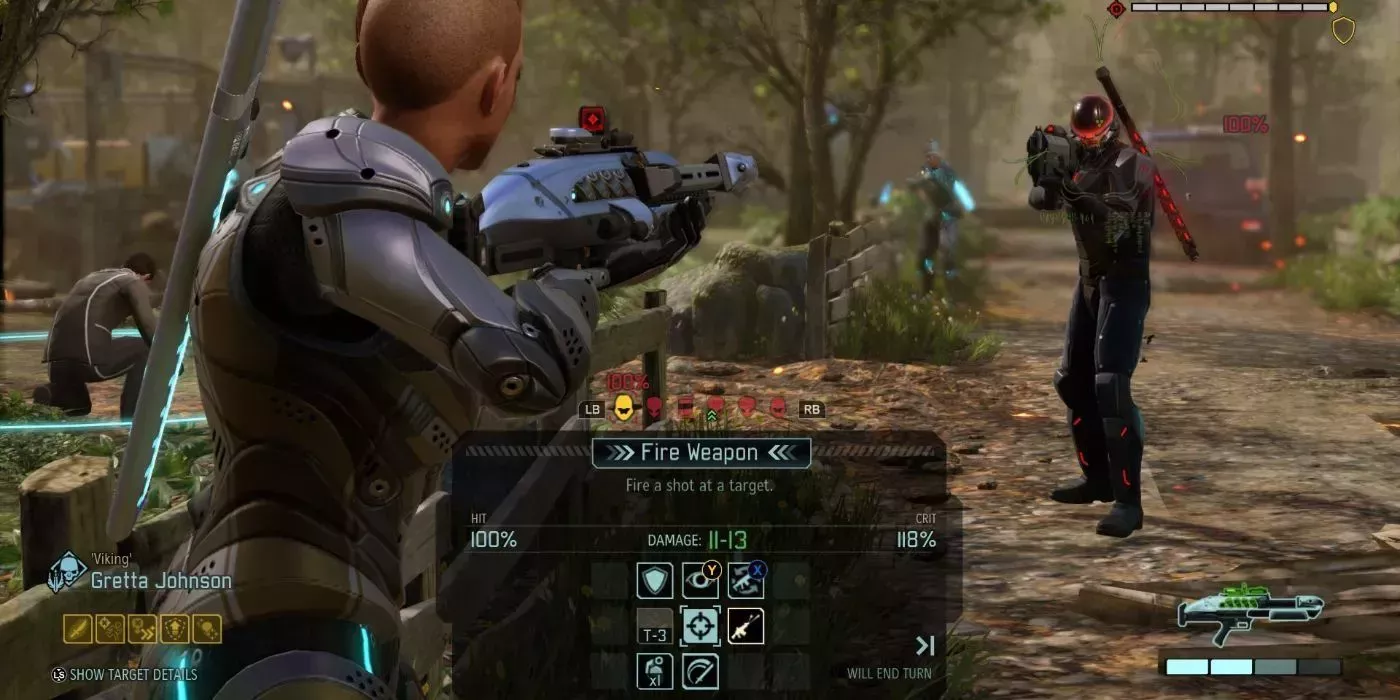
Task: Select the ability on T-3 cooldown
Action: 654,626
